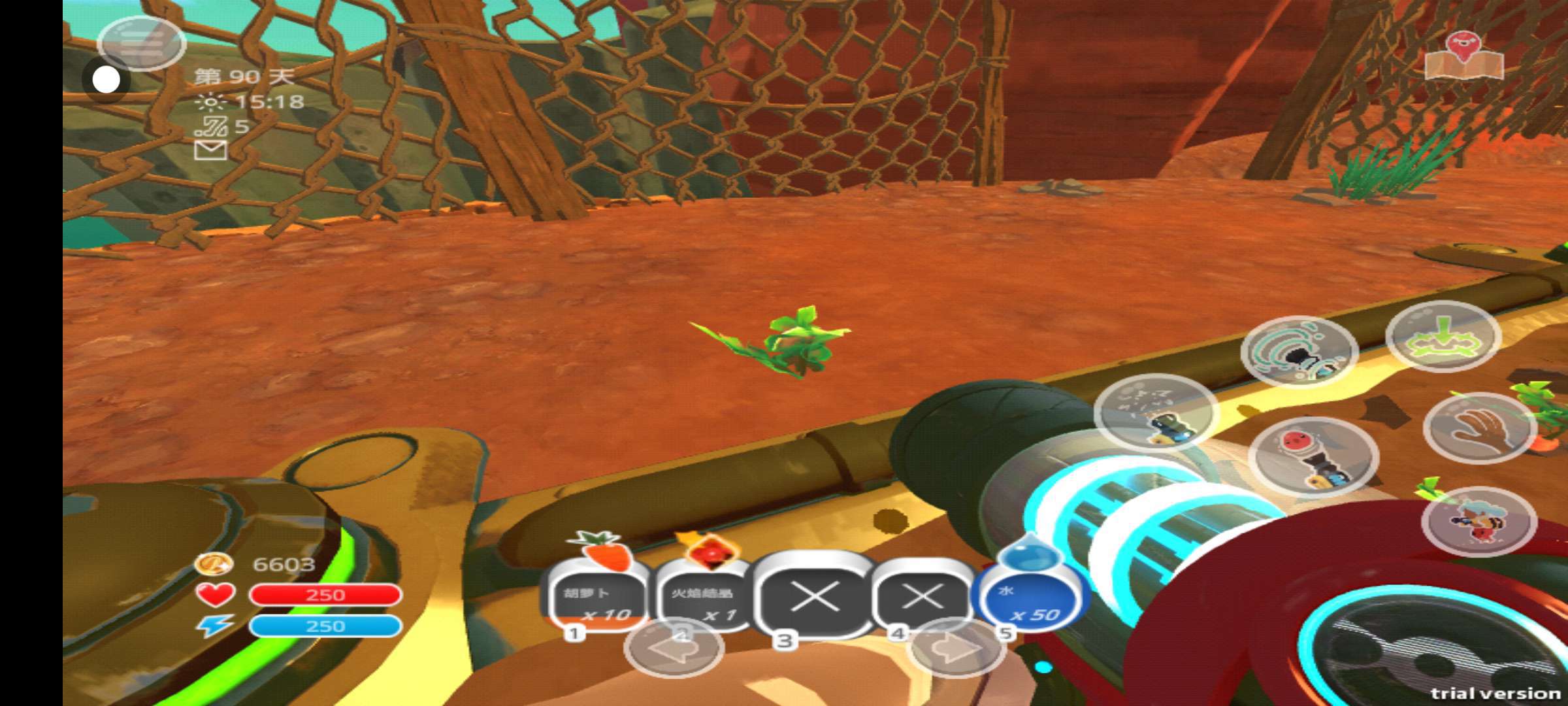Shoot with the red slime launch button
Image resolution: width=1568 pixels, height=706 pixels.
click(1313, 456)
